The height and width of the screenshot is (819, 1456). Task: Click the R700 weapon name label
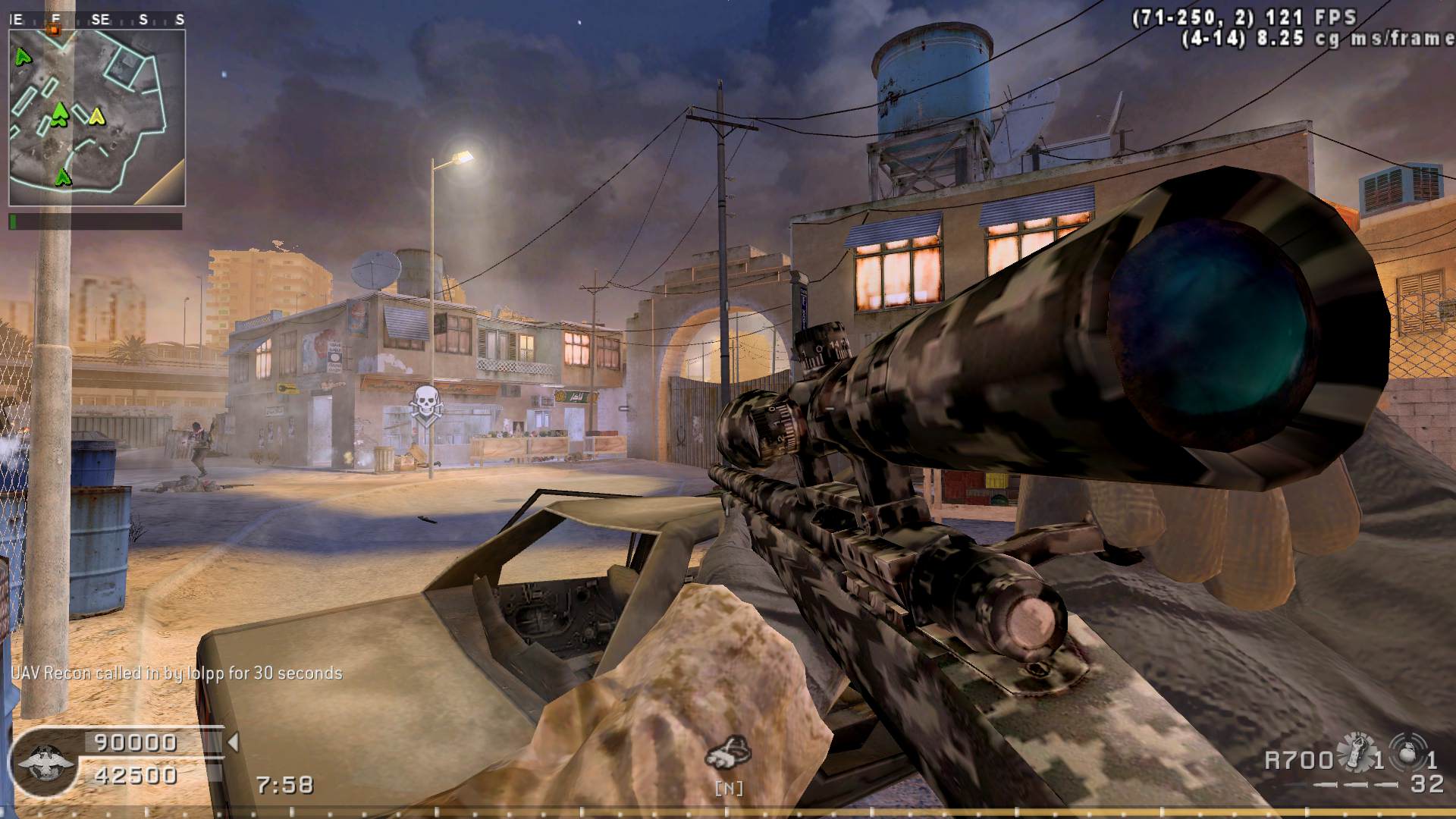coord(1298,759)
